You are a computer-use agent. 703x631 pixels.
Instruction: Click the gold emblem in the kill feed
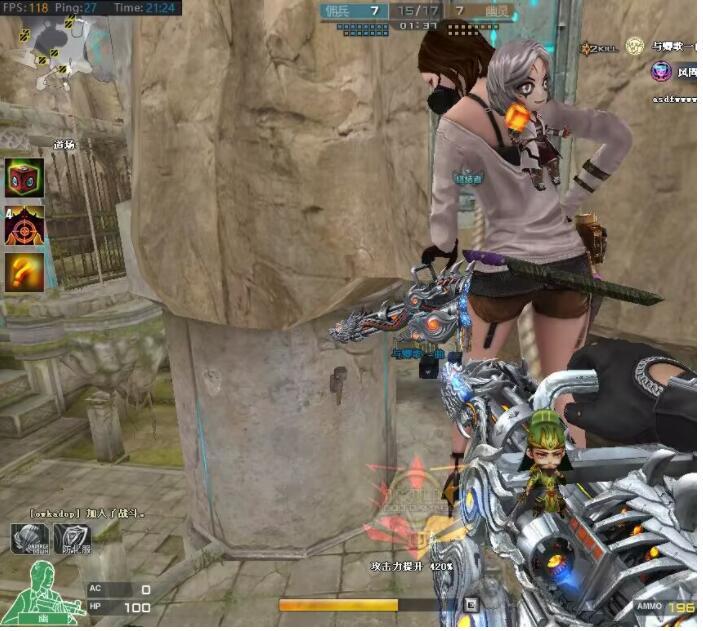pyautogui.click(x=634, y=45)
